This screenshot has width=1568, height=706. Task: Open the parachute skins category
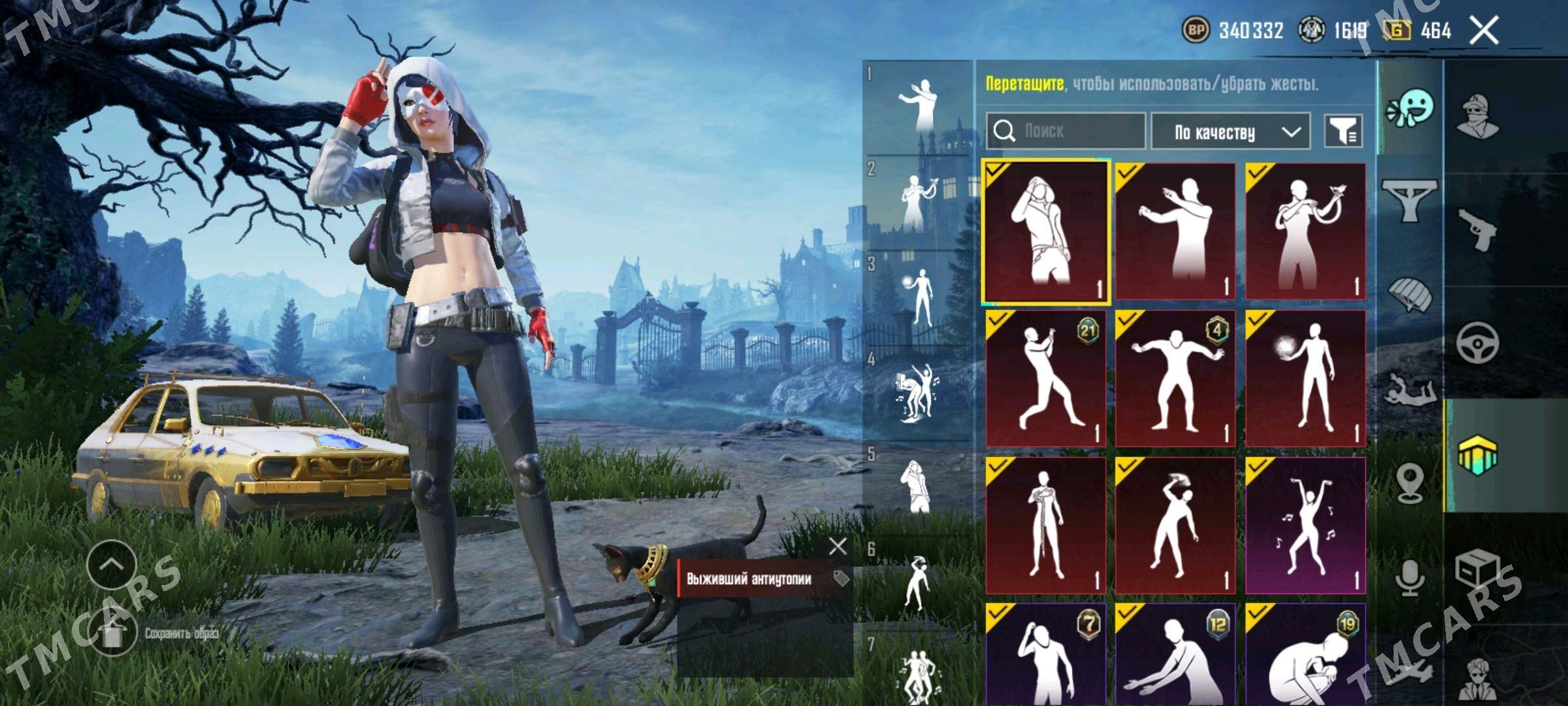[x=1410, y=294]
